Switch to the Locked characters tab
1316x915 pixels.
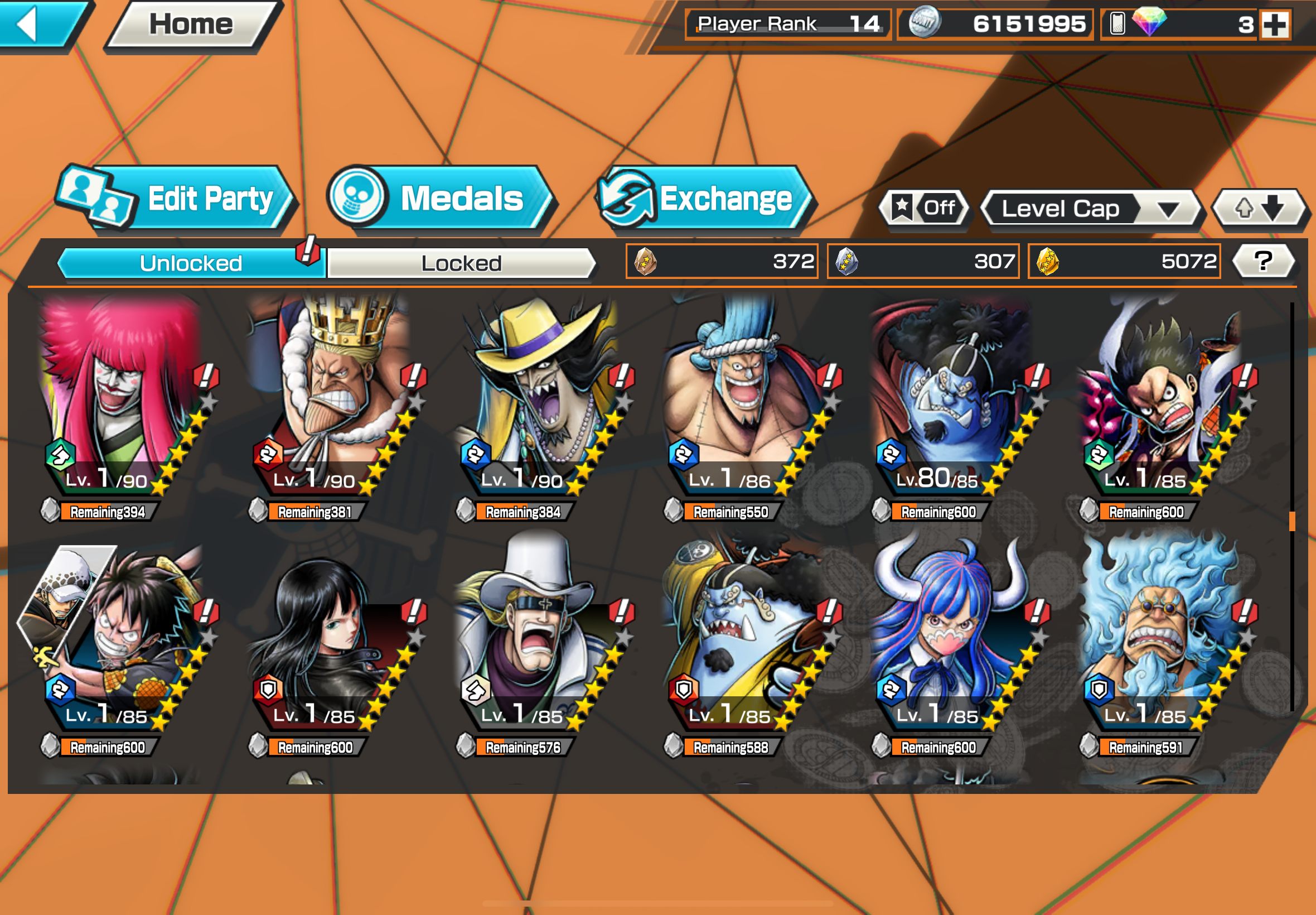461,263
